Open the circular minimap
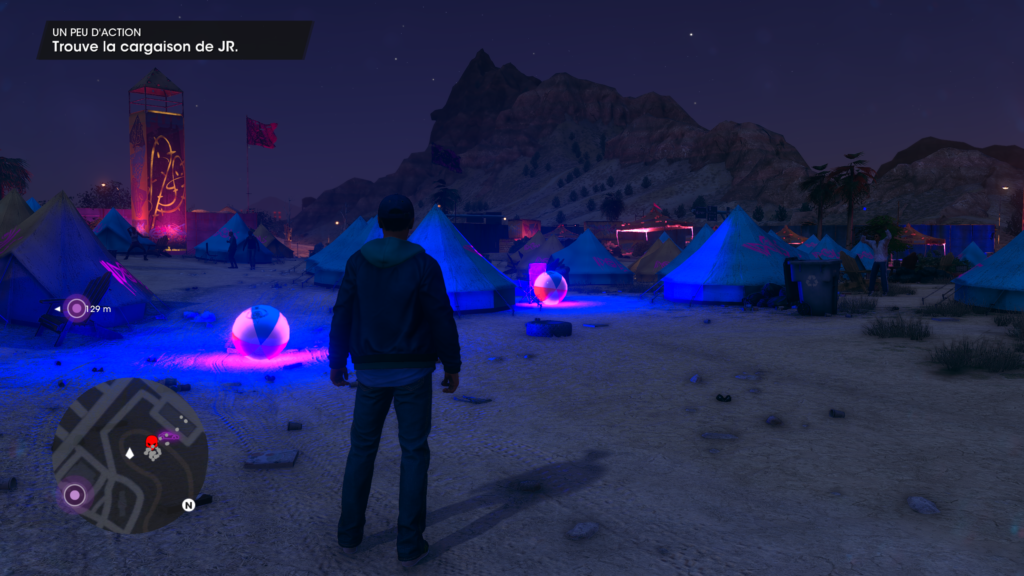The width and height of the screenshot is (1024, 576). (x=130, y=455)
